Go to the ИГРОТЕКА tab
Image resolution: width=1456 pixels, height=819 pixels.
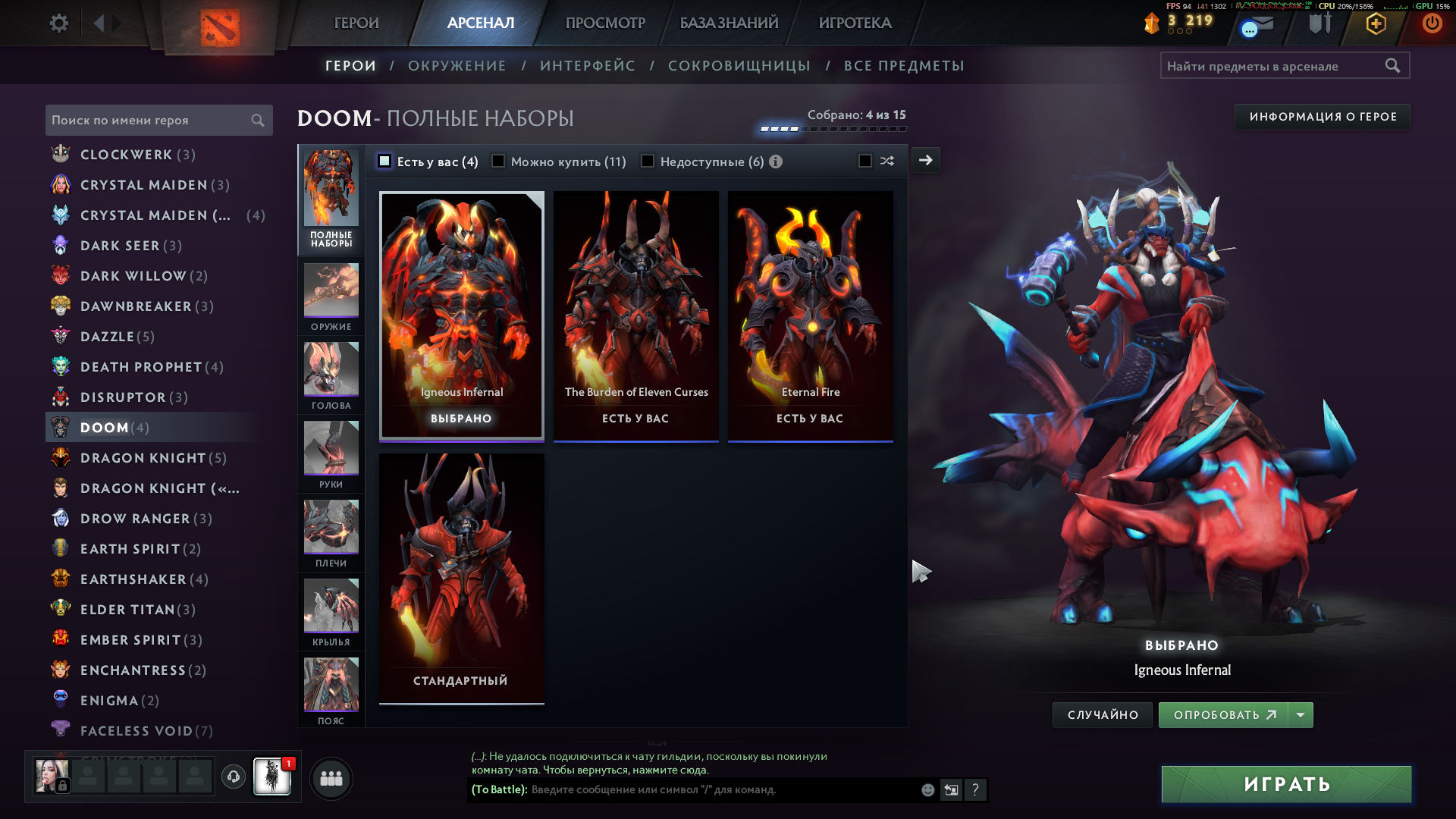(855, 24)
